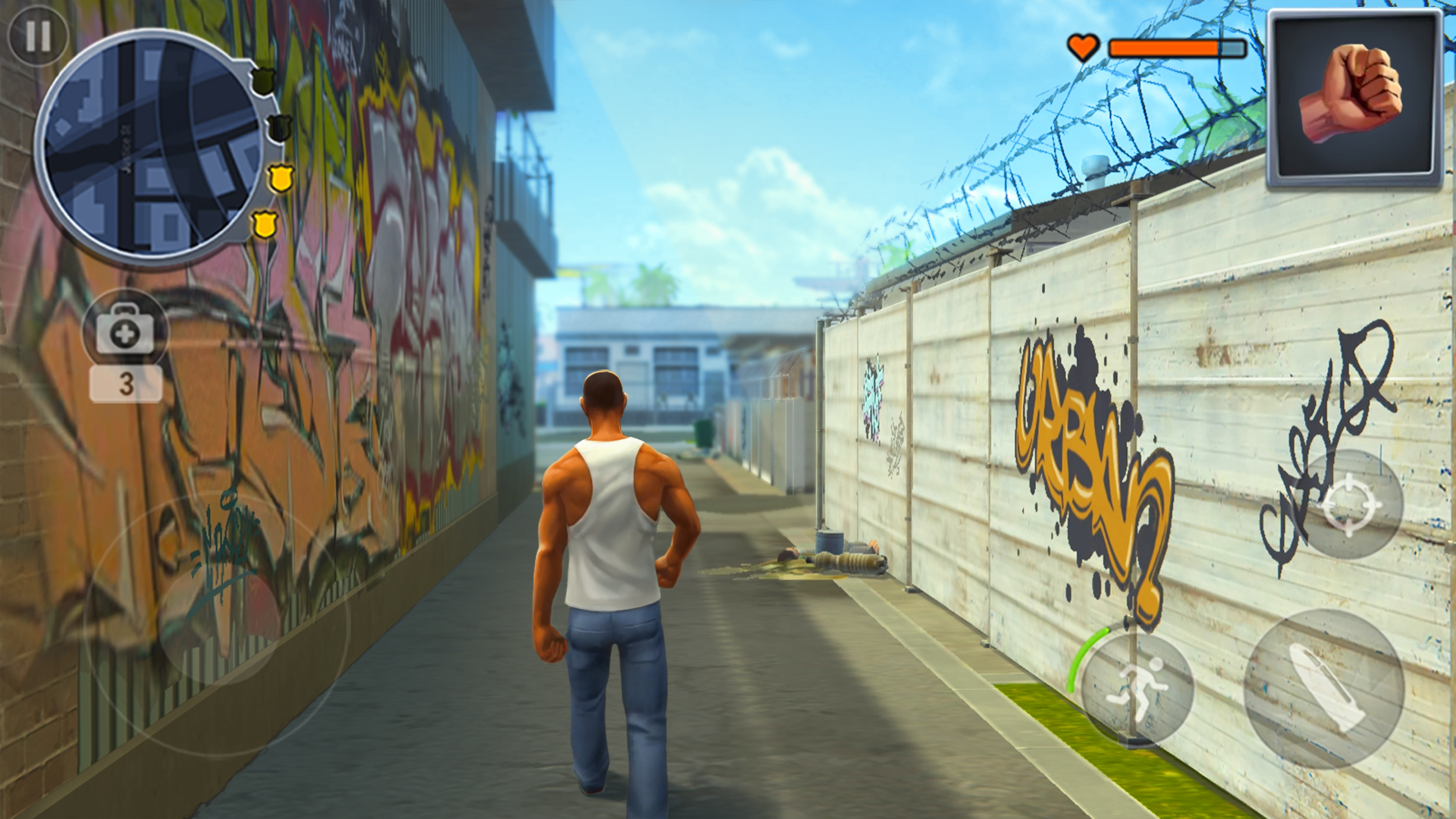Tap the crosshair aim button
Image resolution: width=1456 pixels, height=819 pixels.
1349,504
